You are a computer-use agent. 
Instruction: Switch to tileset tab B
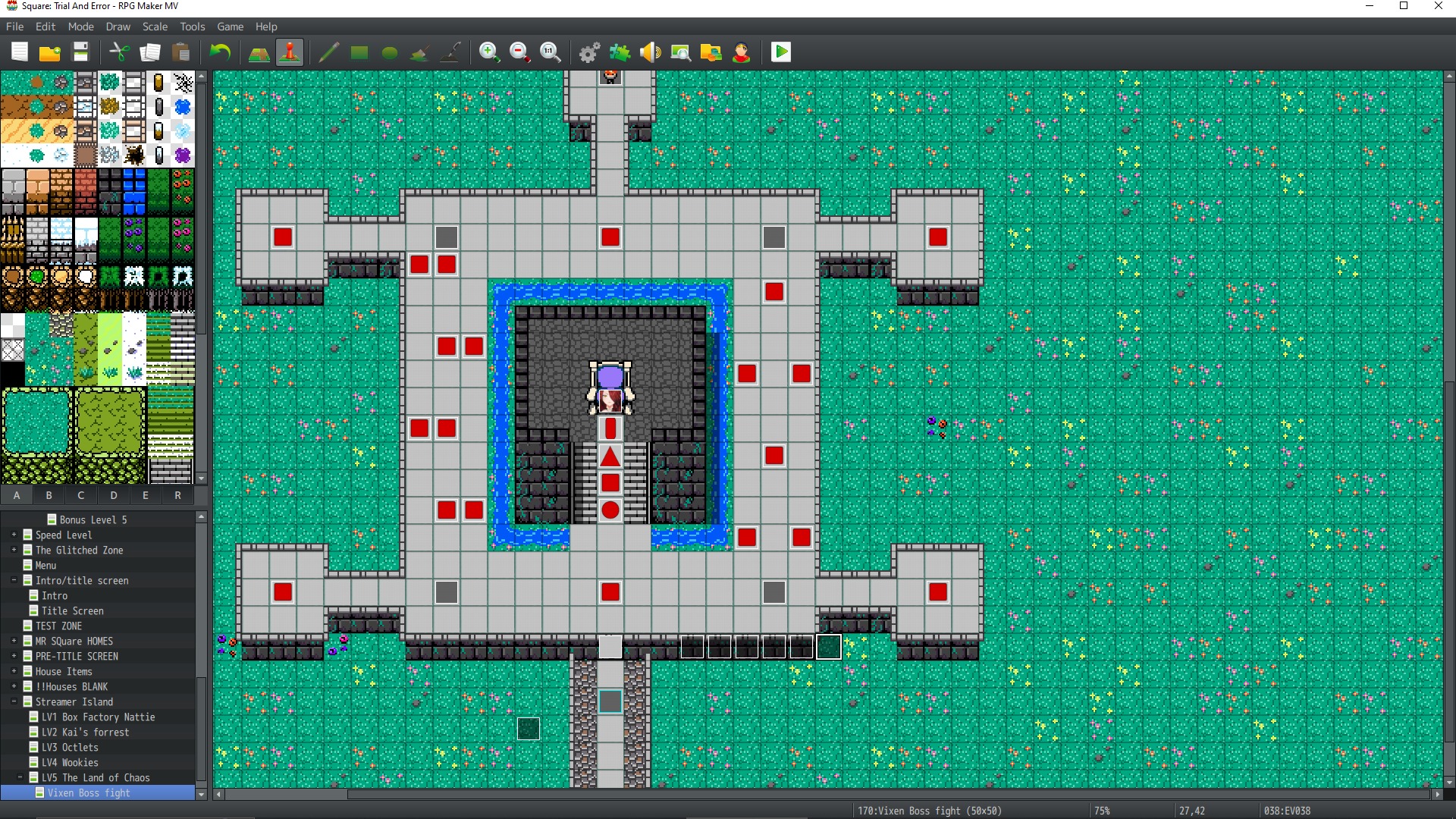pos(49,495)
